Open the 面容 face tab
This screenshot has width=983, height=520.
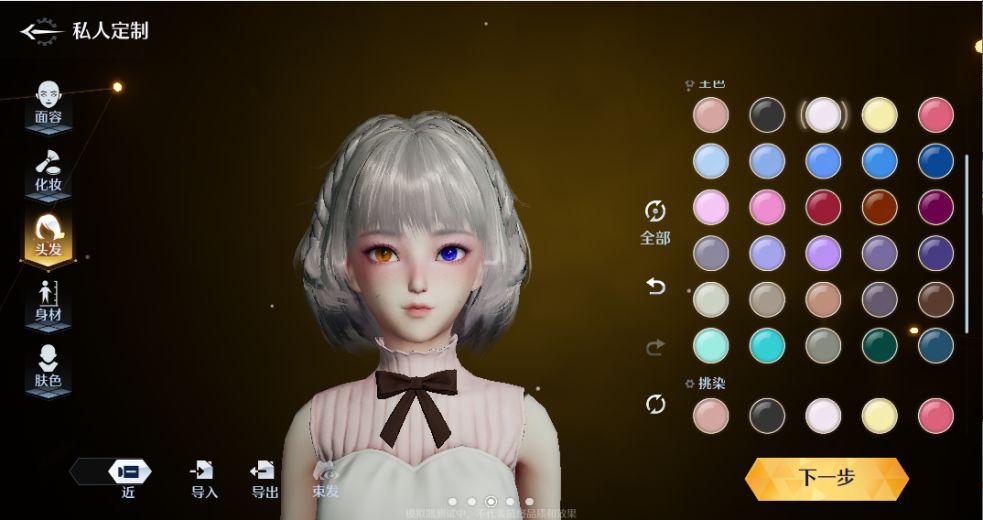click(x=48, y=102)
